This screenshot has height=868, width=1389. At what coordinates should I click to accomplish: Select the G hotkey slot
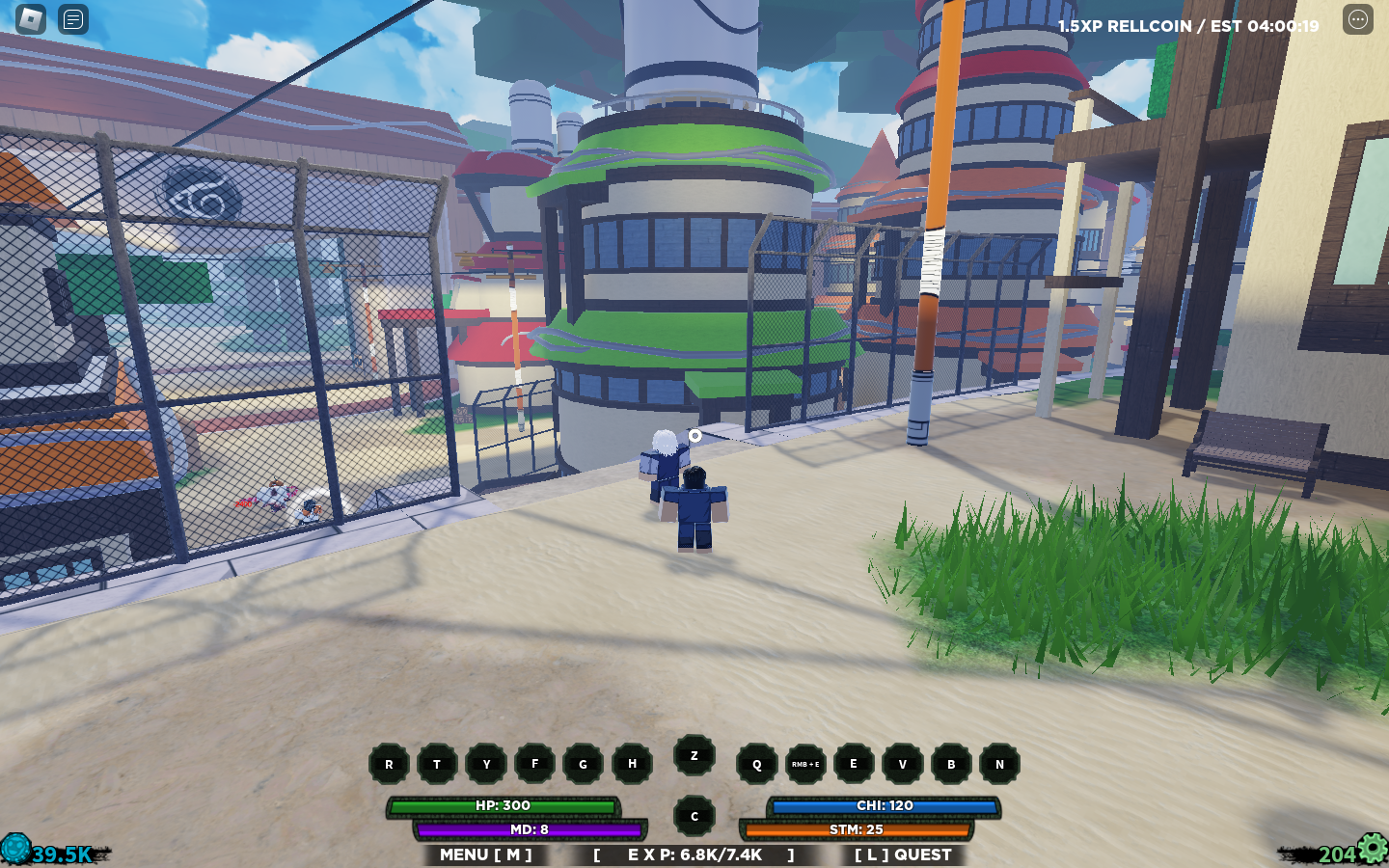pos(583,764)
